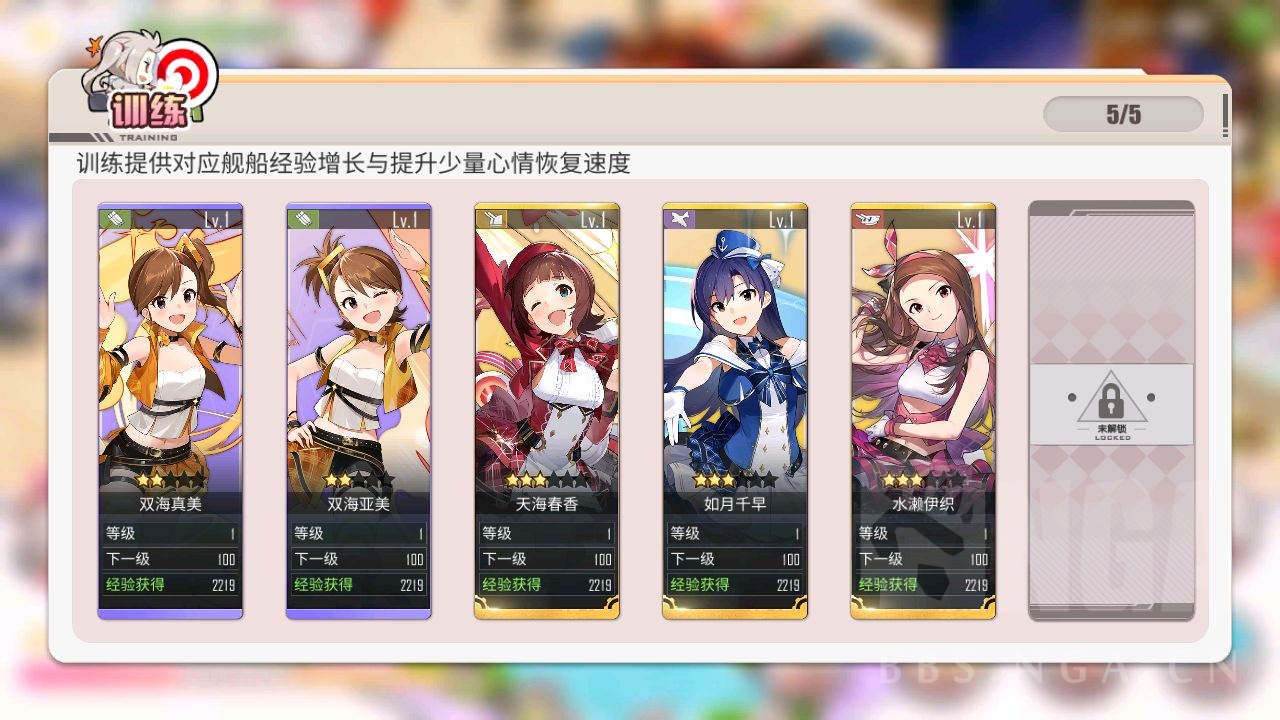Click the 下一级 100 row under 水濑伊织
The image size is (1280, 720).
click(923, 559)
